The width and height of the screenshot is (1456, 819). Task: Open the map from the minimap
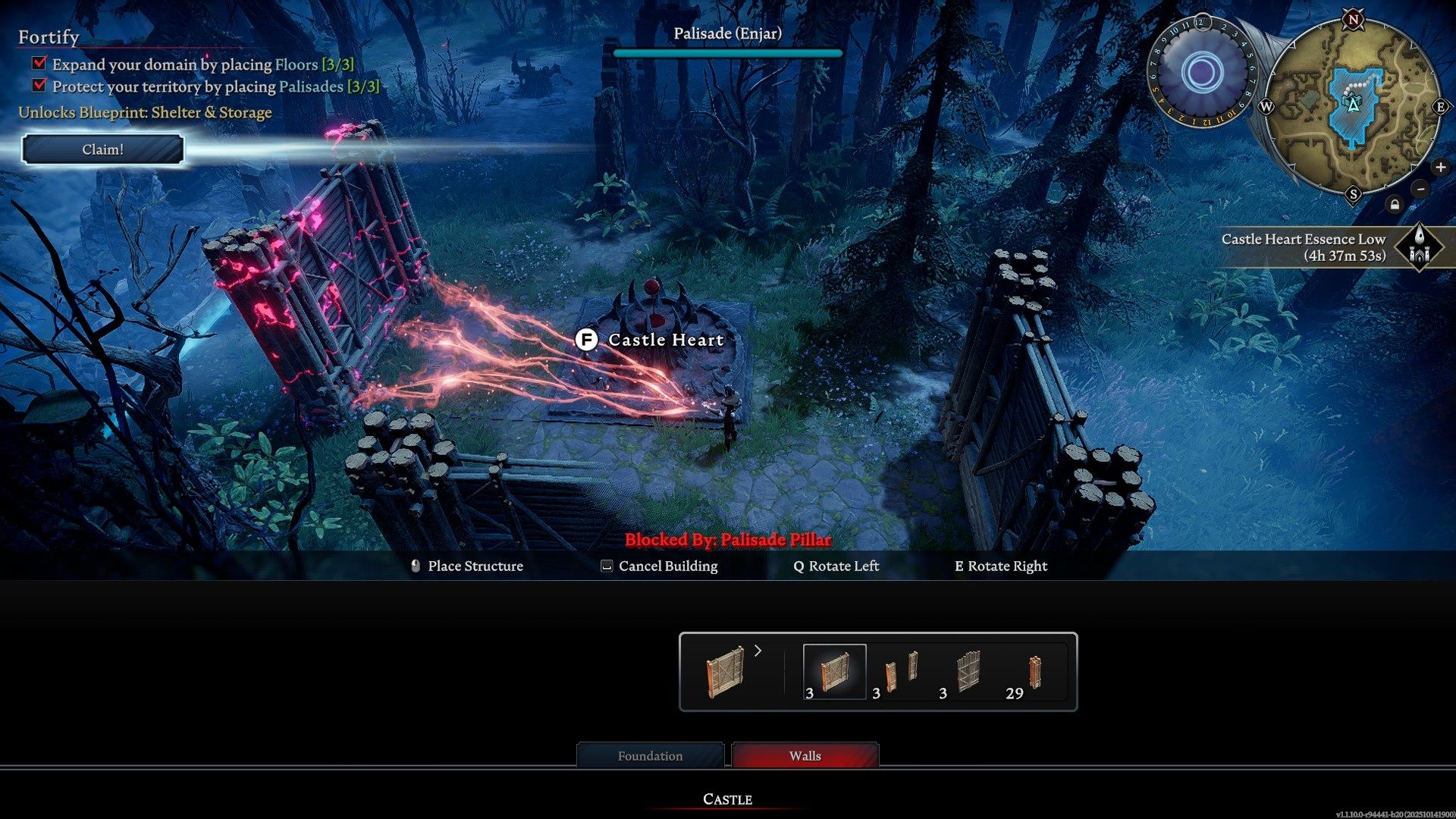pyautogui.click(x=1353, y=106)
